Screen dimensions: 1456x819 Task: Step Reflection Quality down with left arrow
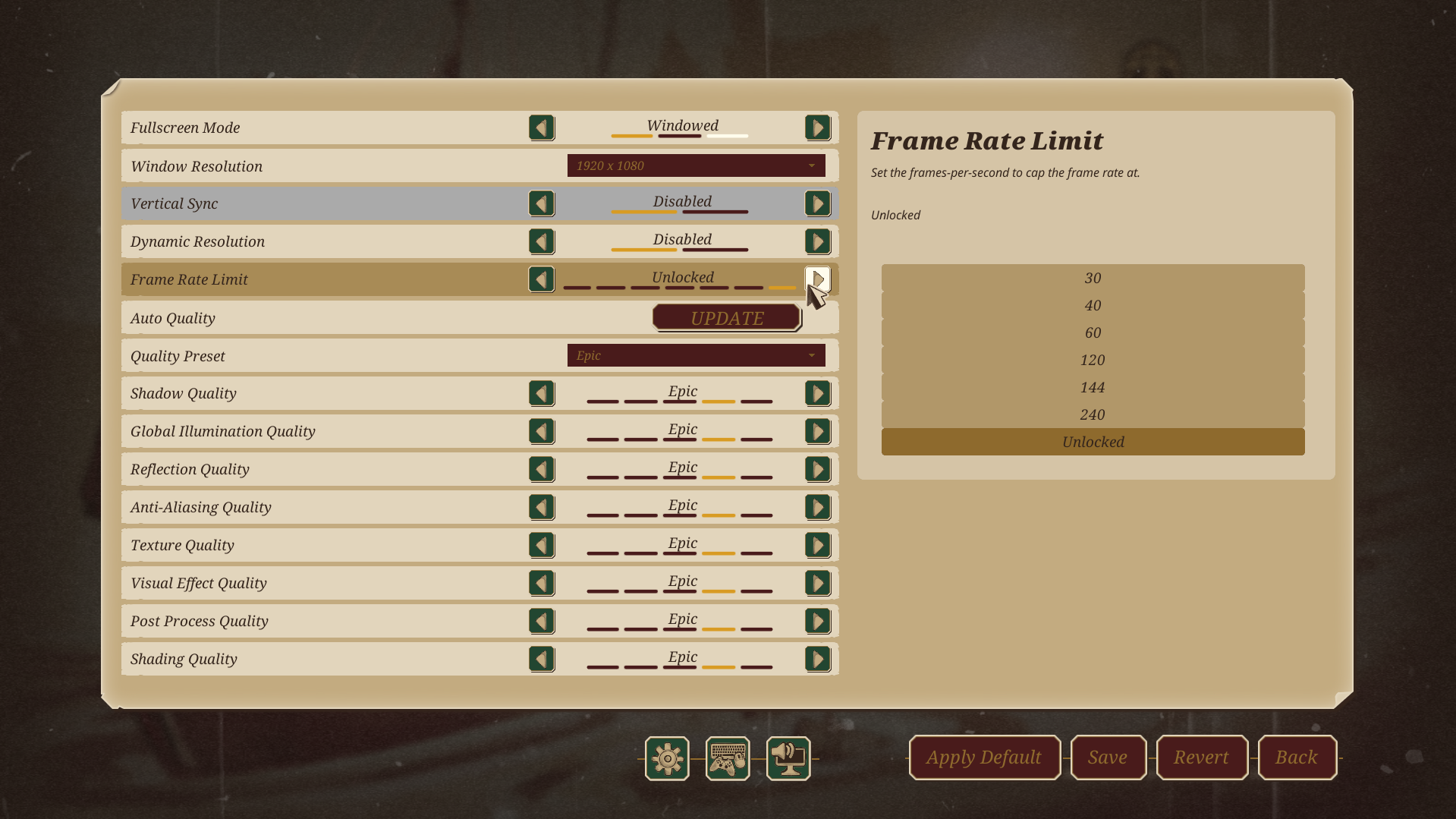click(x=542, y=468)
